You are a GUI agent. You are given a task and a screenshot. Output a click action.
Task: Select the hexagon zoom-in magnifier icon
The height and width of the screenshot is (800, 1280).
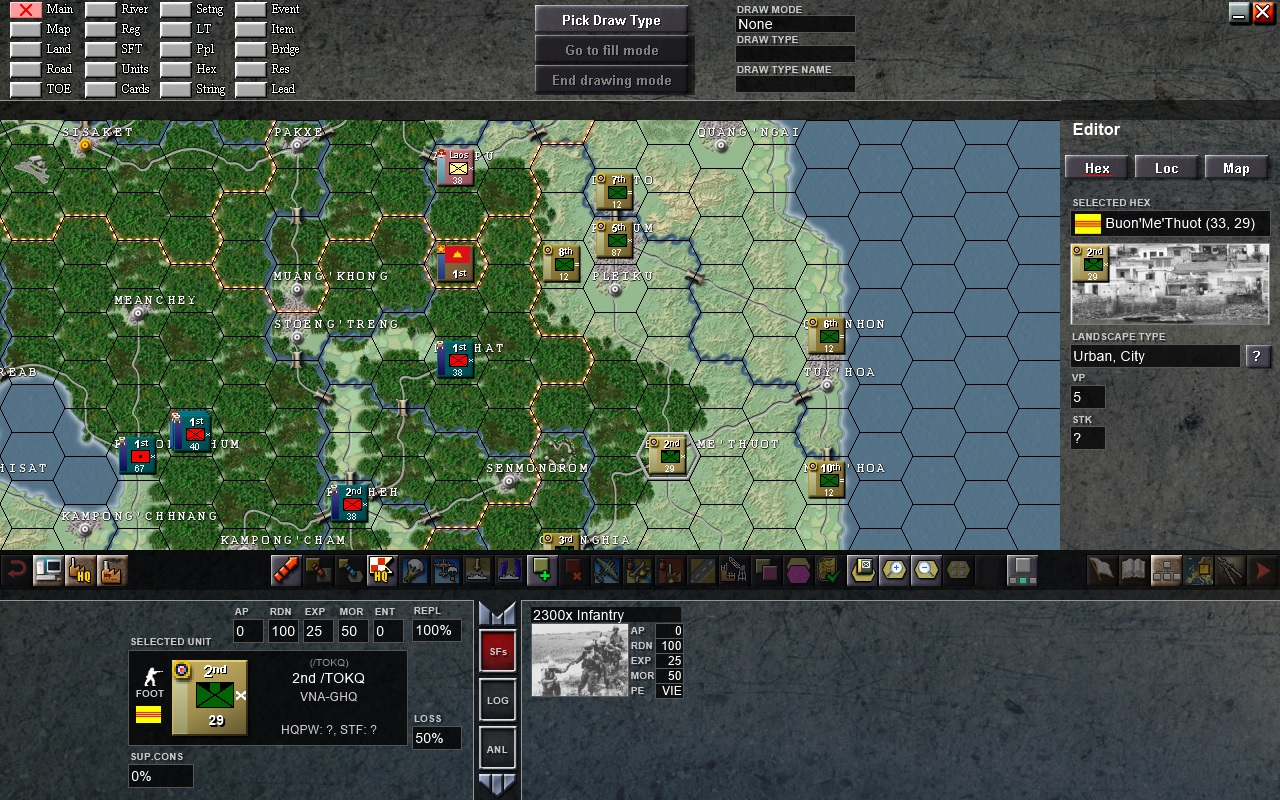(894, 570)
